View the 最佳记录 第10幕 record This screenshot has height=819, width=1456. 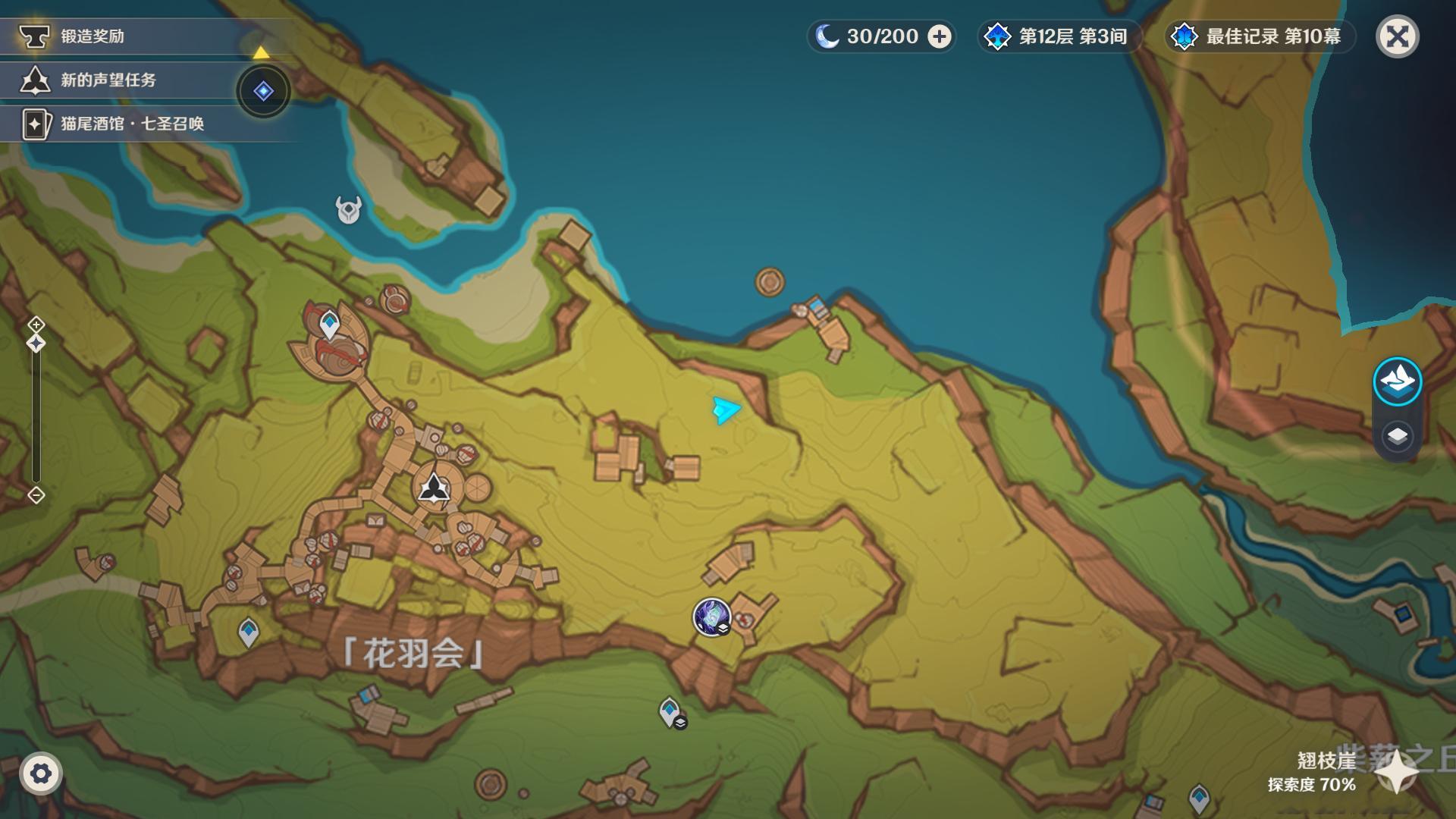click(x=1259, y=36)
